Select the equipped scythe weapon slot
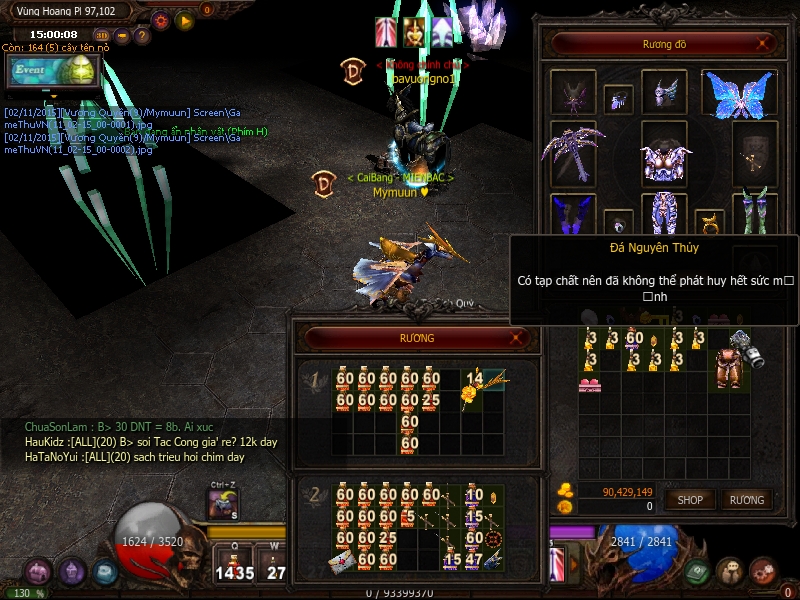 572,153
